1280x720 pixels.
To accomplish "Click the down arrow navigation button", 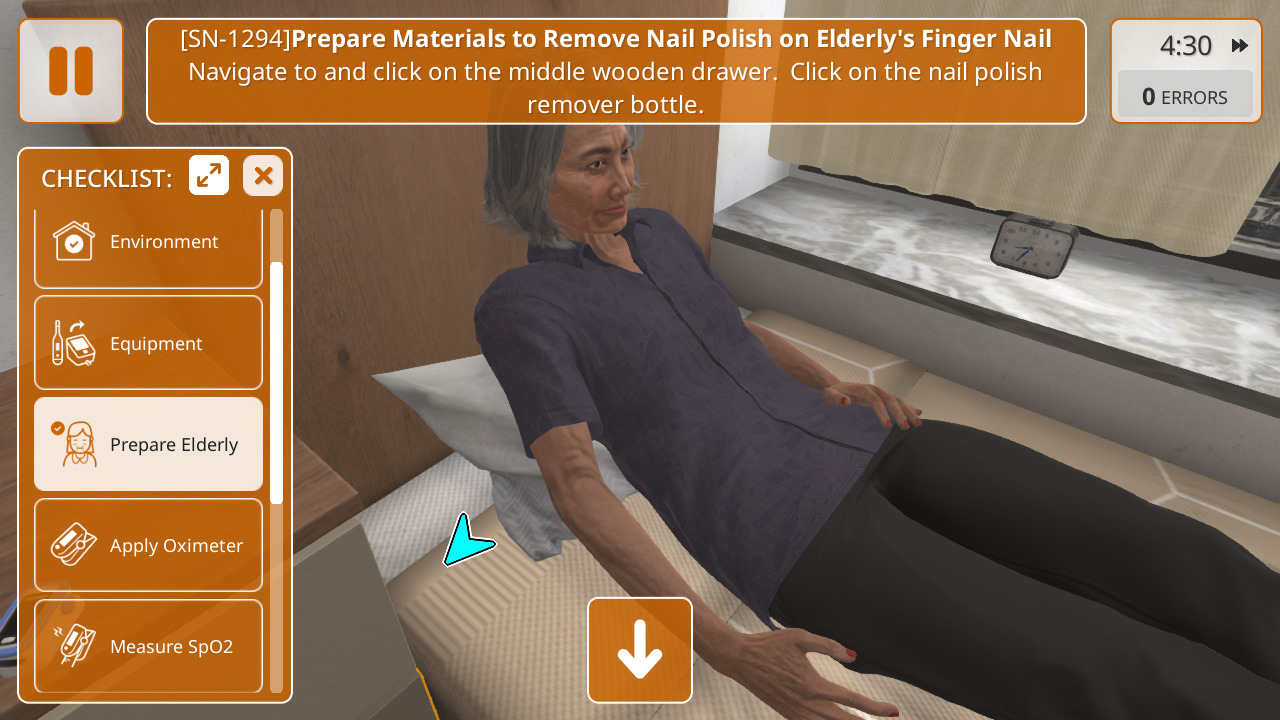I will [640, 650].
